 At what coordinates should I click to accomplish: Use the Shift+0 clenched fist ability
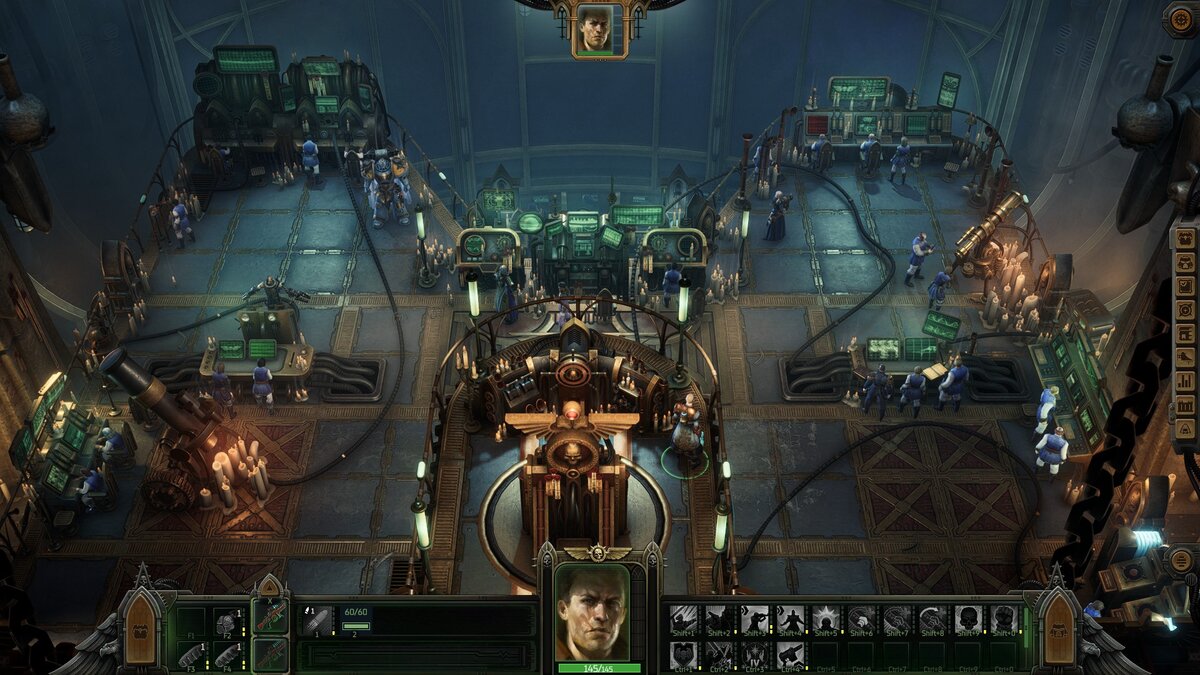coord(1003,620)
